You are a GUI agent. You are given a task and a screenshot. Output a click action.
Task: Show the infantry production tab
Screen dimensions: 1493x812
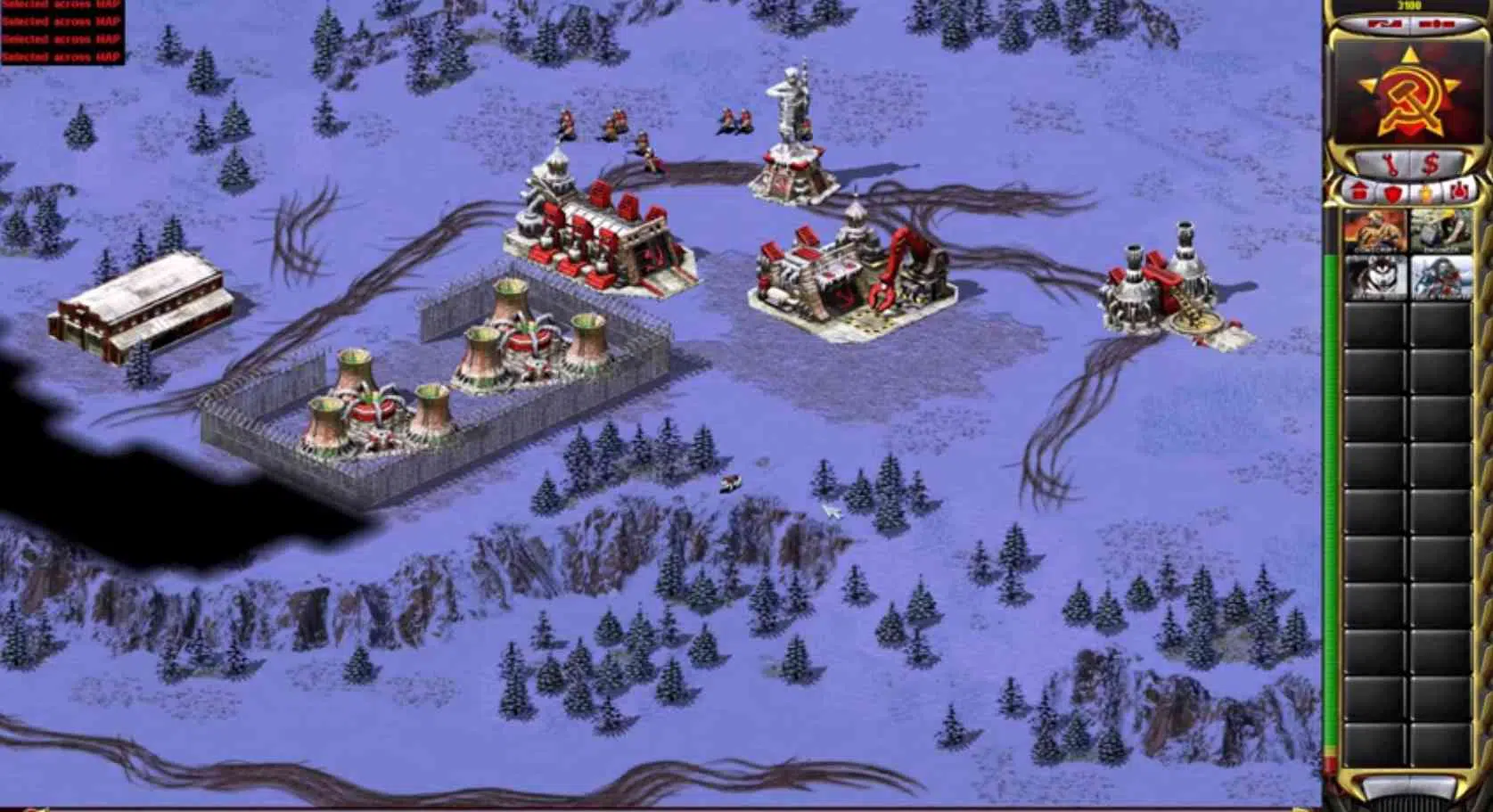coord(1426,191)
